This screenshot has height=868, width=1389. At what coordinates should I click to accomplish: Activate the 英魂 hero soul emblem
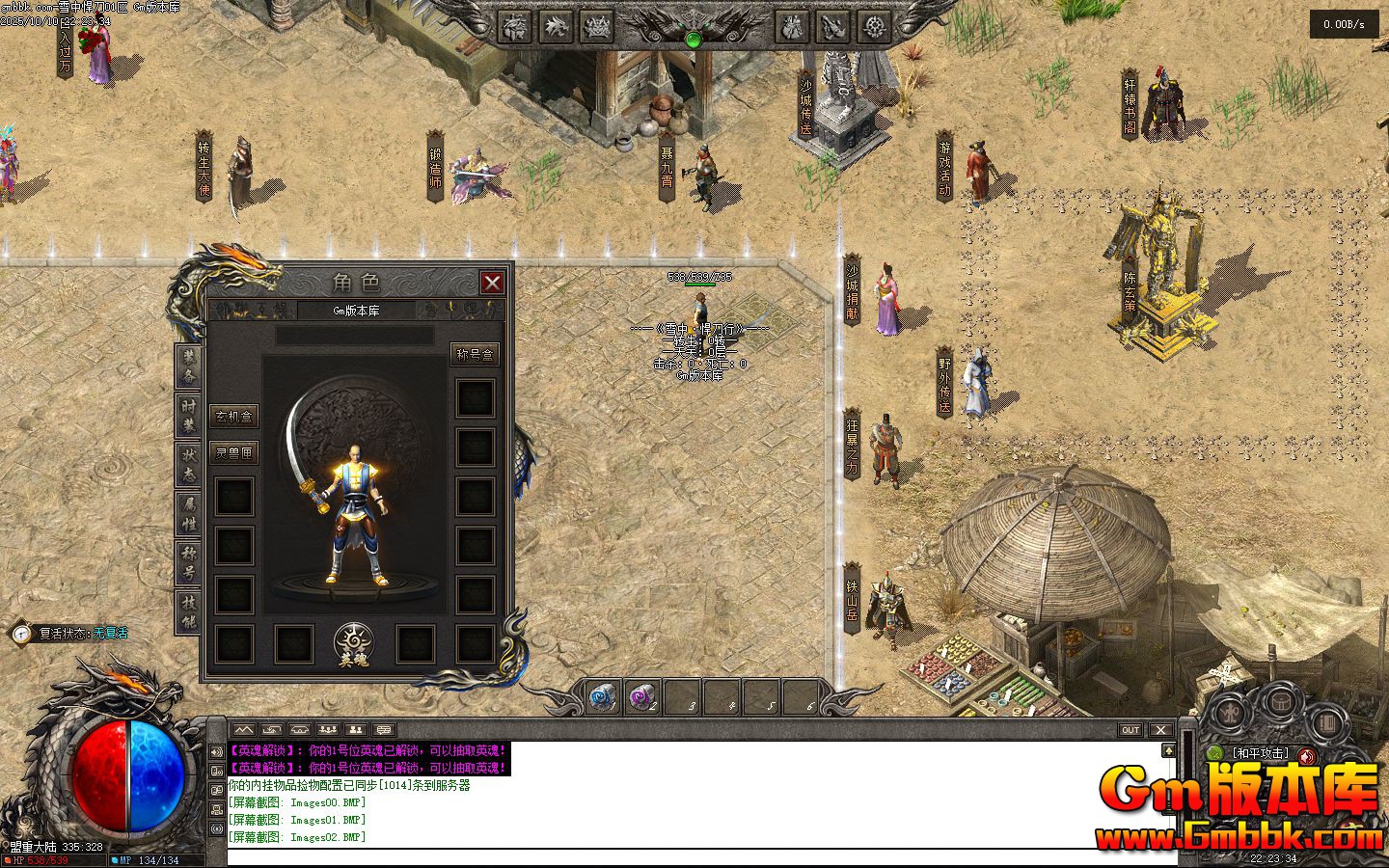(355, 644)
